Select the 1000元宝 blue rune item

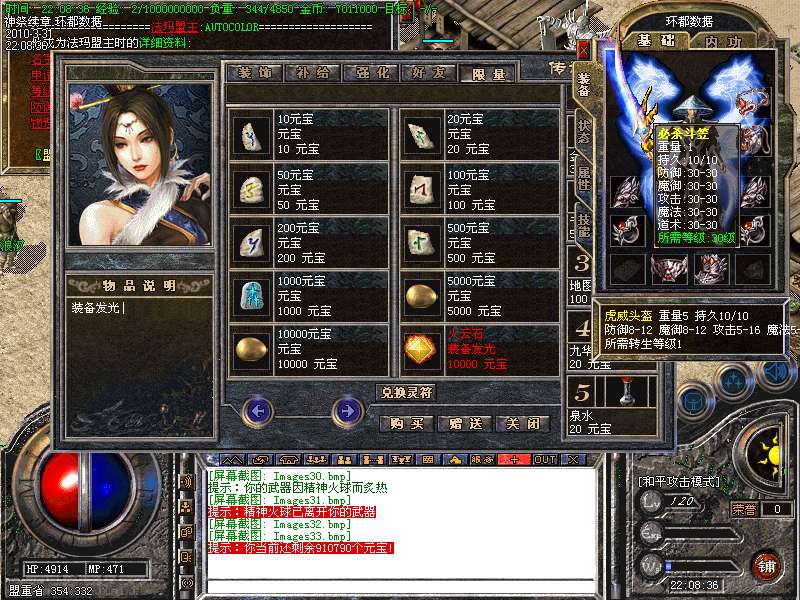pyautogui.click(x=250, y=295)
